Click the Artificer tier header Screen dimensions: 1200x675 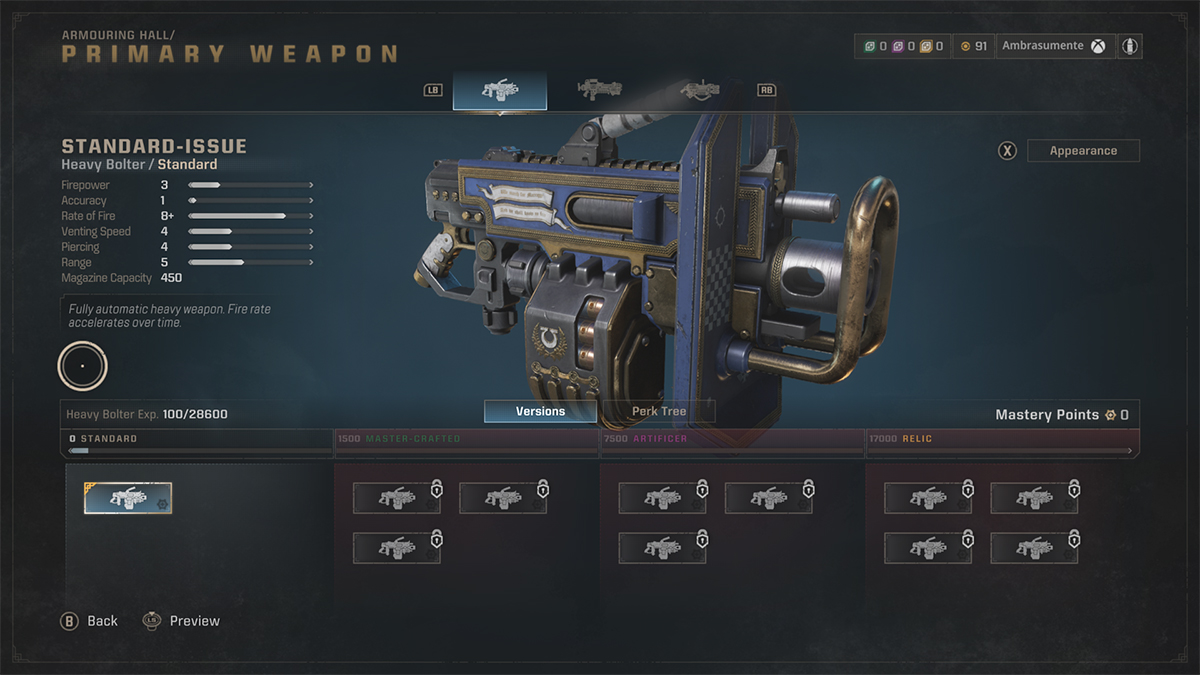[x=732, y=439]
